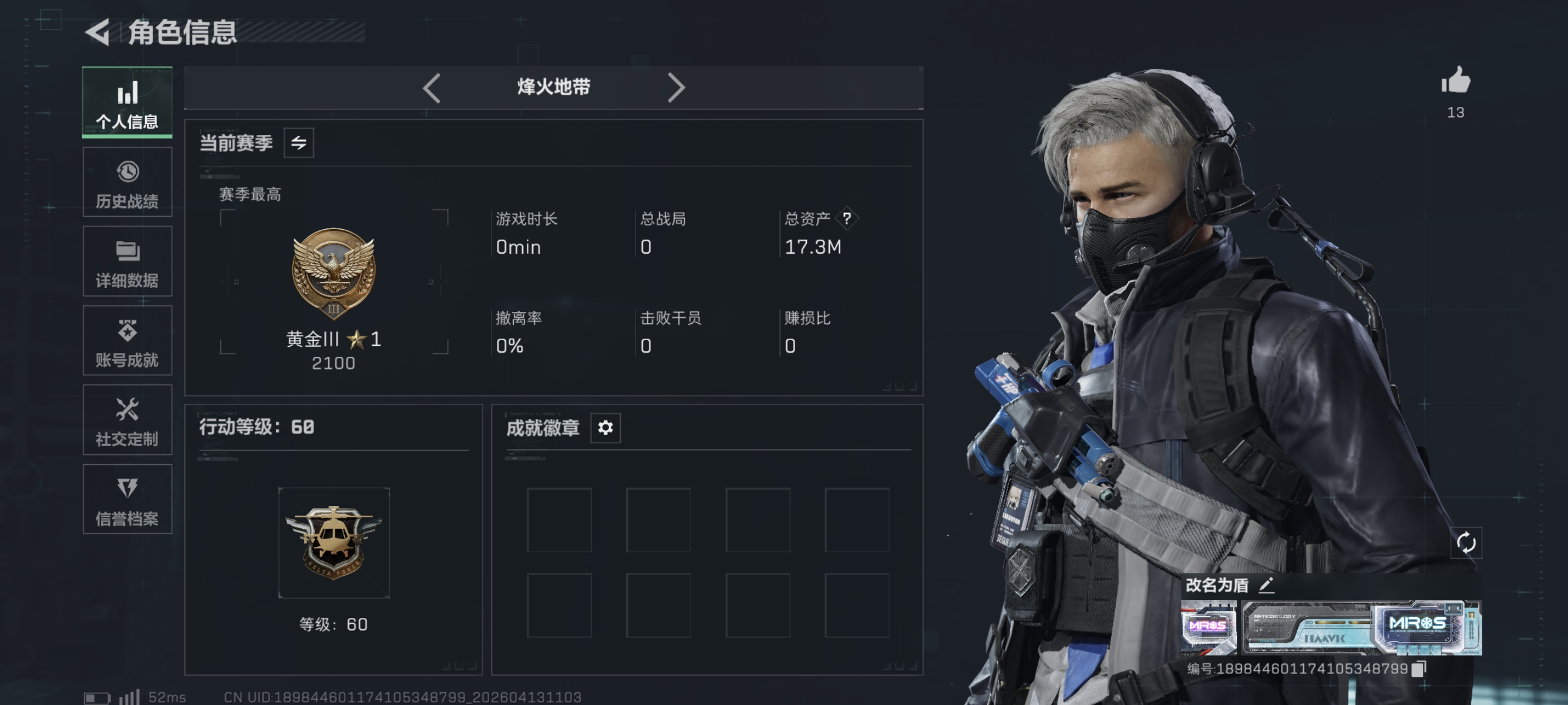Edit the 改名为盾 nickname

coord(1267,586)
